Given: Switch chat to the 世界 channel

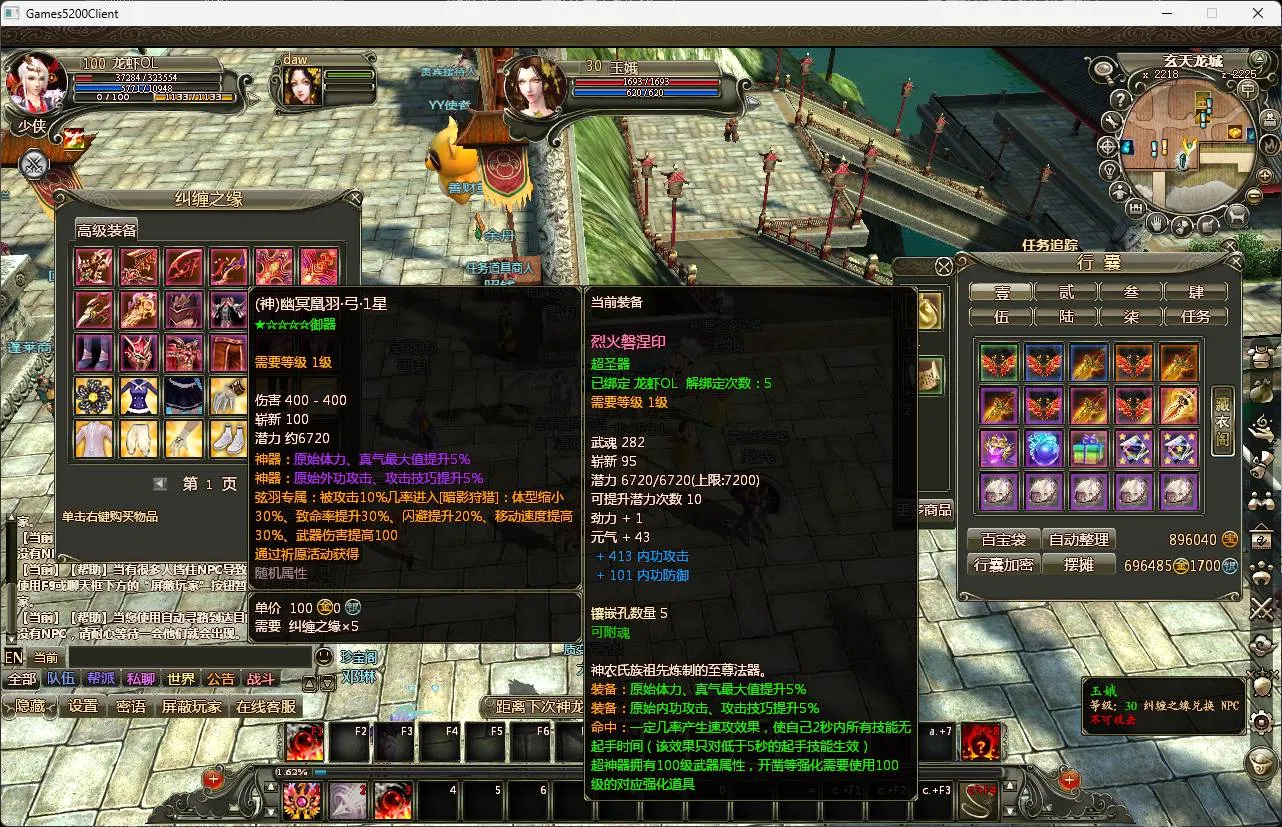Looking at the screenshot, I should pos(181,679).
